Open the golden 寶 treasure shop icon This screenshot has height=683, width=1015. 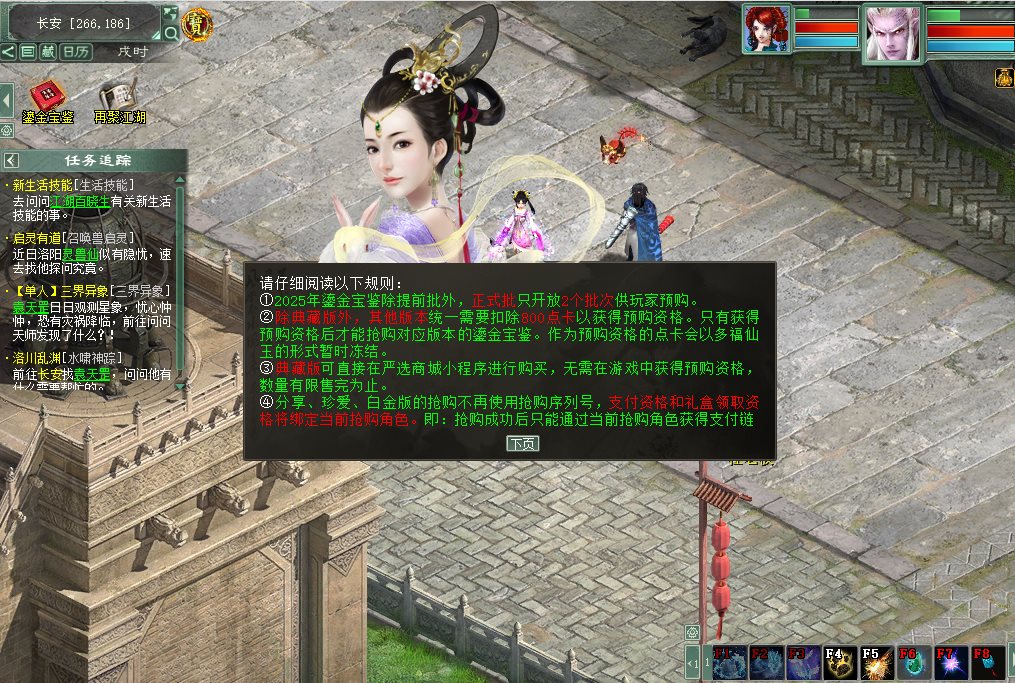pos(196,24)
